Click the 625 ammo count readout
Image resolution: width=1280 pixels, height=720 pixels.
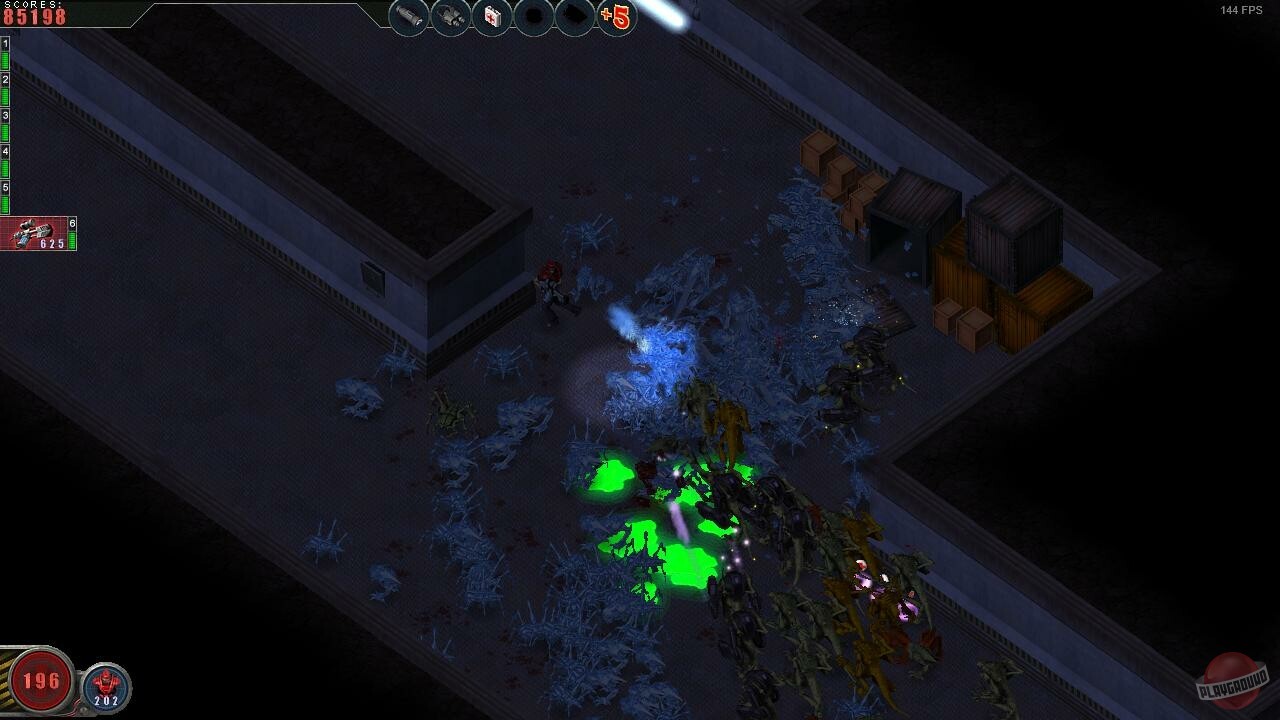52,241
